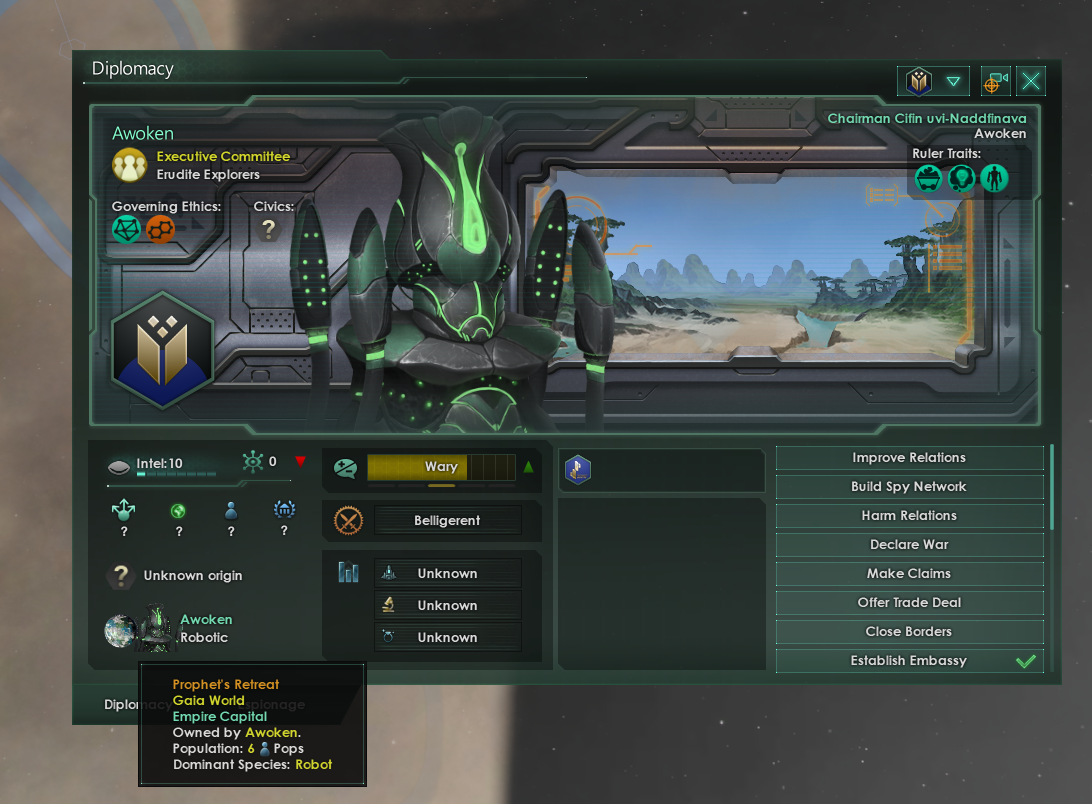Close the Diplomacy window
The image size is (1092, 804).
pos(1031,82)
